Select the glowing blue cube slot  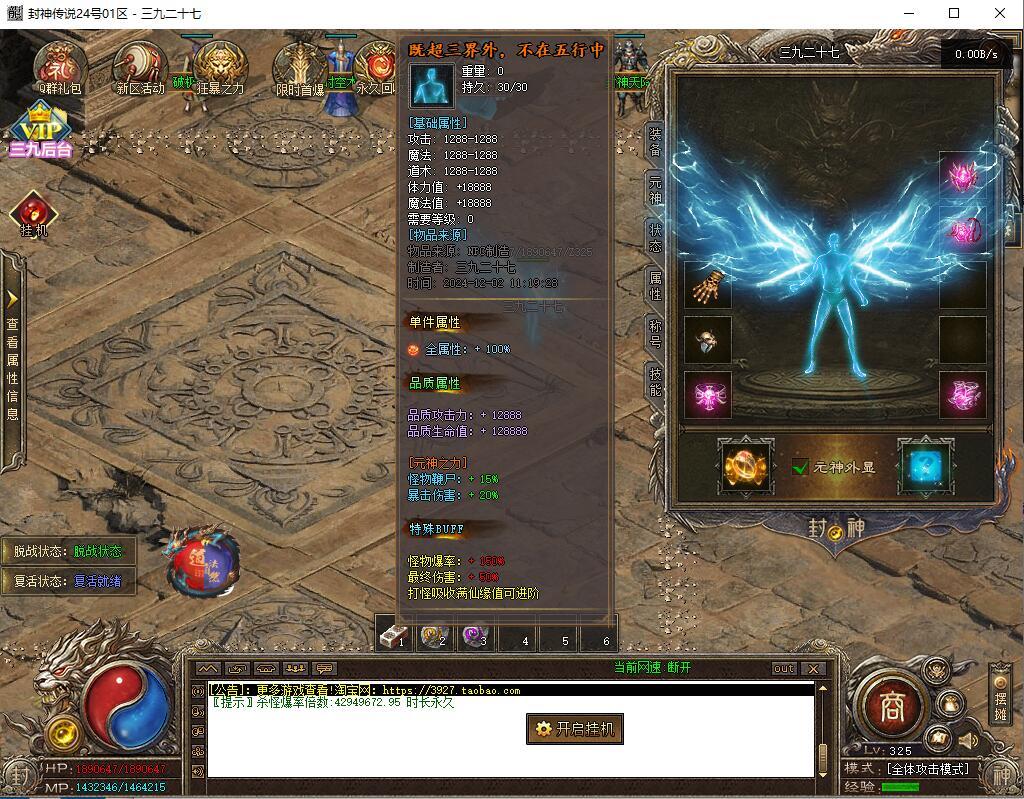(924, 466)
